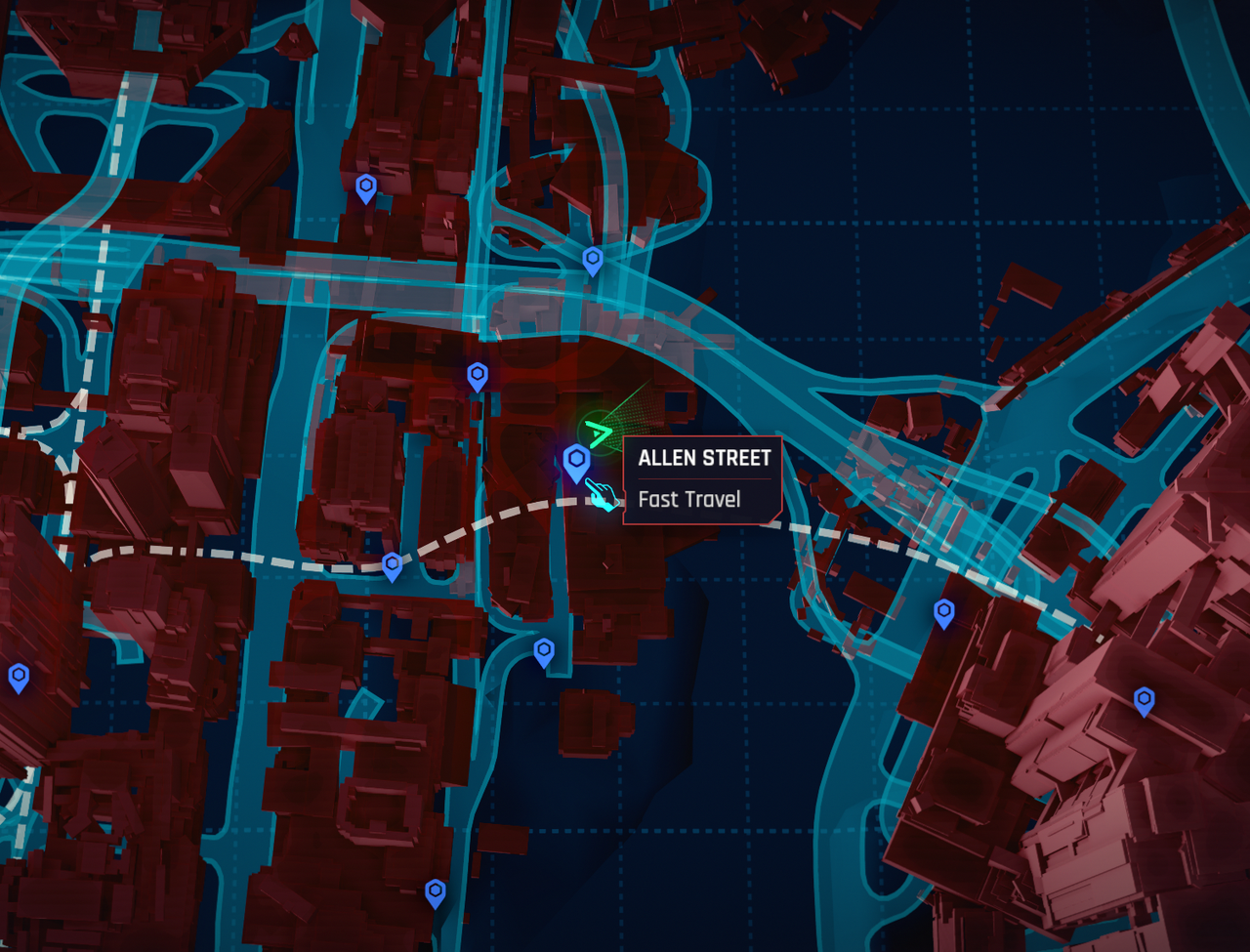Click the green player location arrow marker
Image resolution: width=1250 pixels, height=952 pixels.
[x=597, y=431]
